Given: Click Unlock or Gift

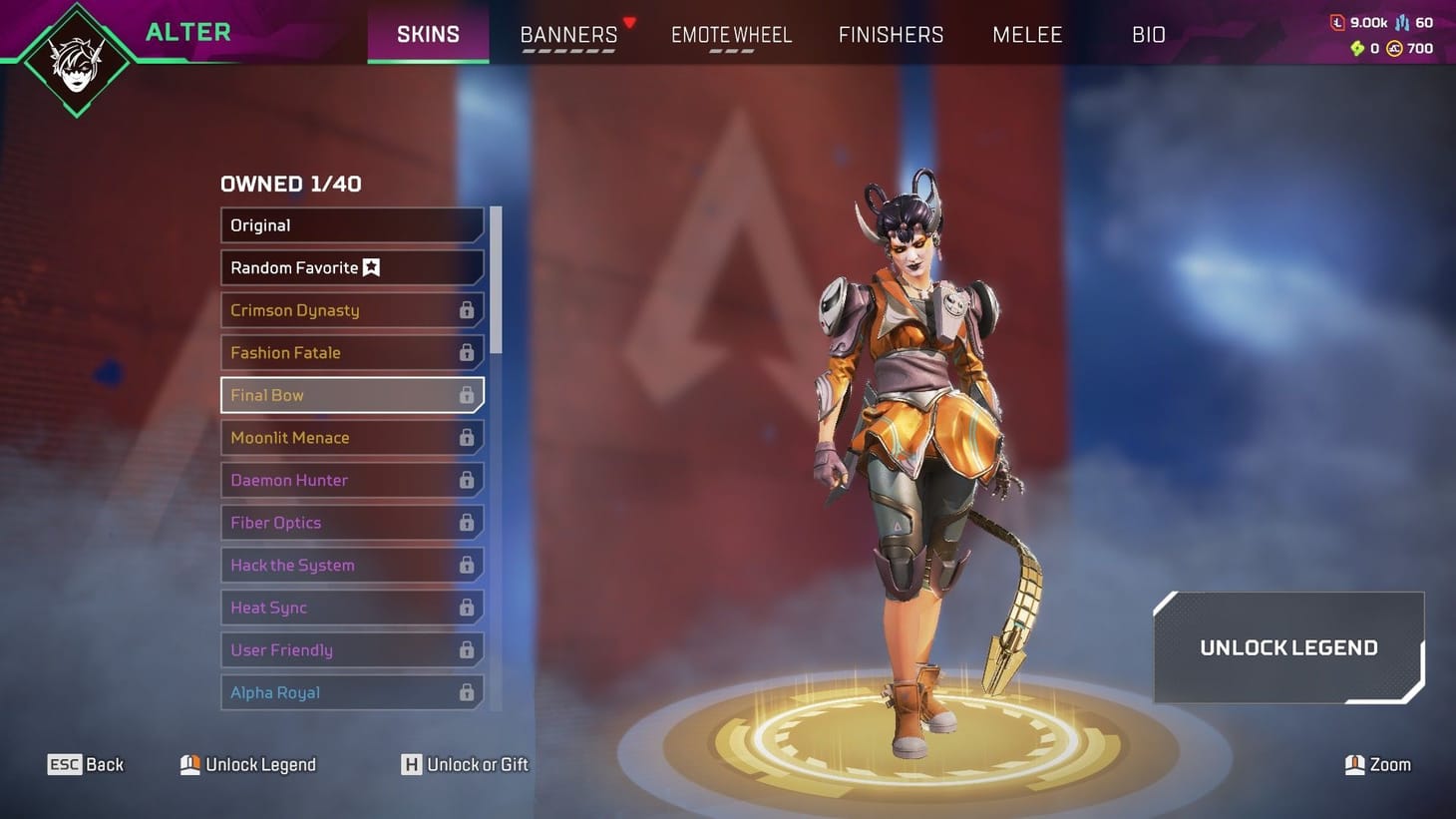Looking at the screenshot, I should pyautogui.click(x=464, y=764).
